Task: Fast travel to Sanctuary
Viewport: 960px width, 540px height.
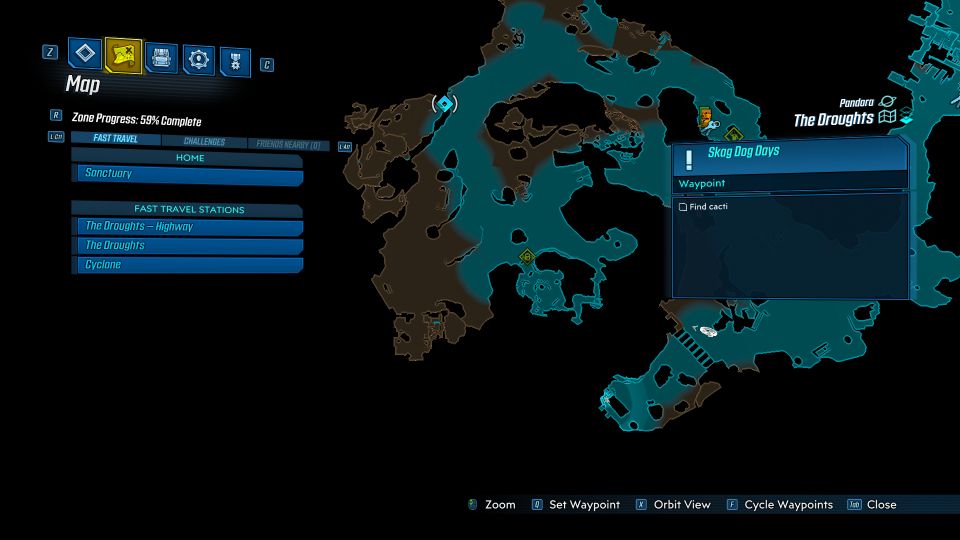Action: pyautogui.click(x=189, y=174)
